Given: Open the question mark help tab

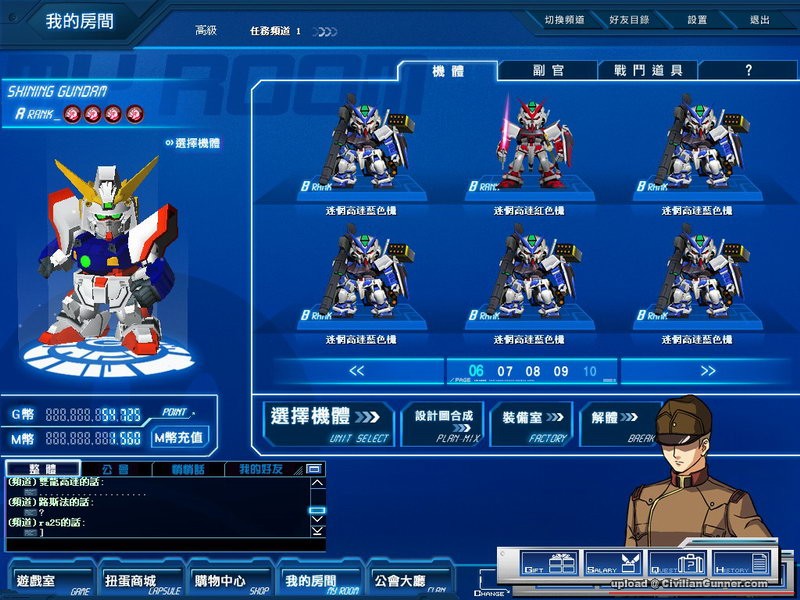Looking at the screenshot, I should [748, 71].
